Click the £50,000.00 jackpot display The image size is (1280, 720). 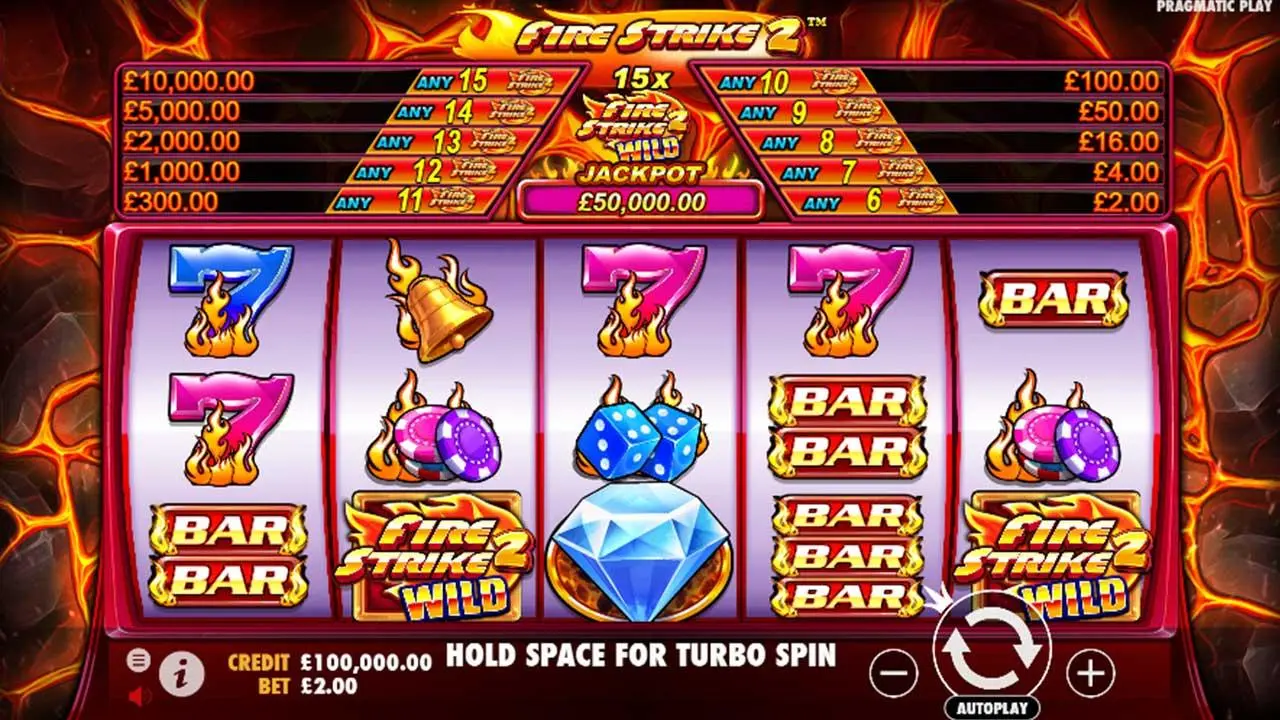point(638,200)
